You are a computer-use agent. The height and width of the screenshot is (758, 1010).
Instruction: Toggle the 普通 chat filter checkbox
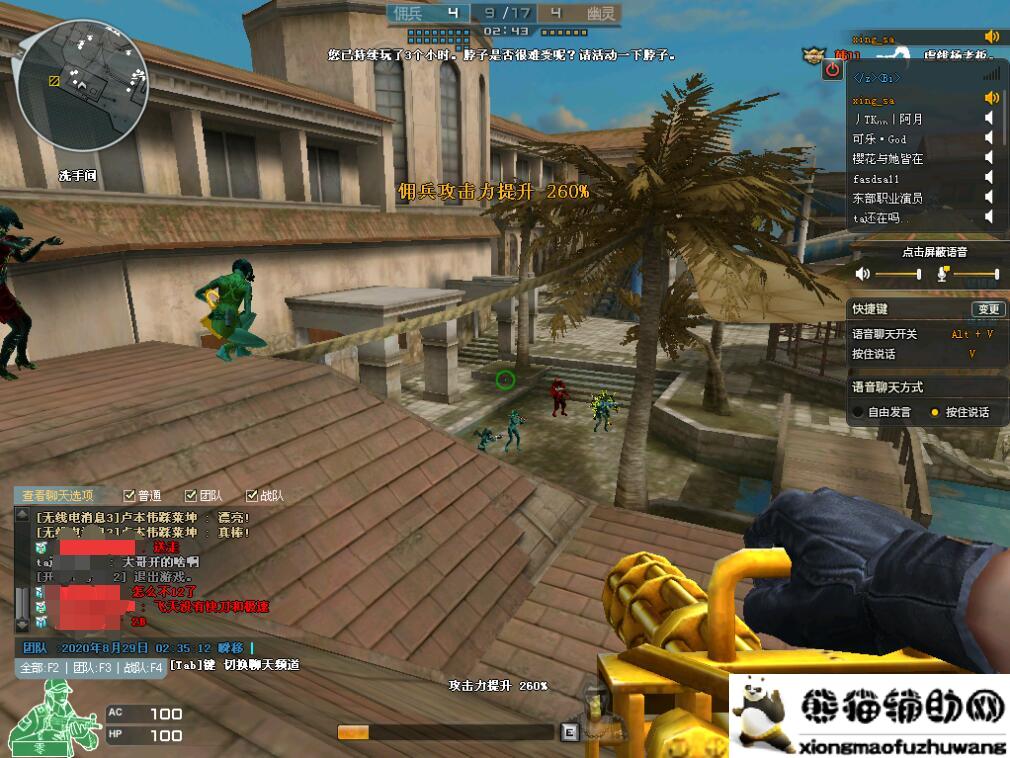point(129,495)
